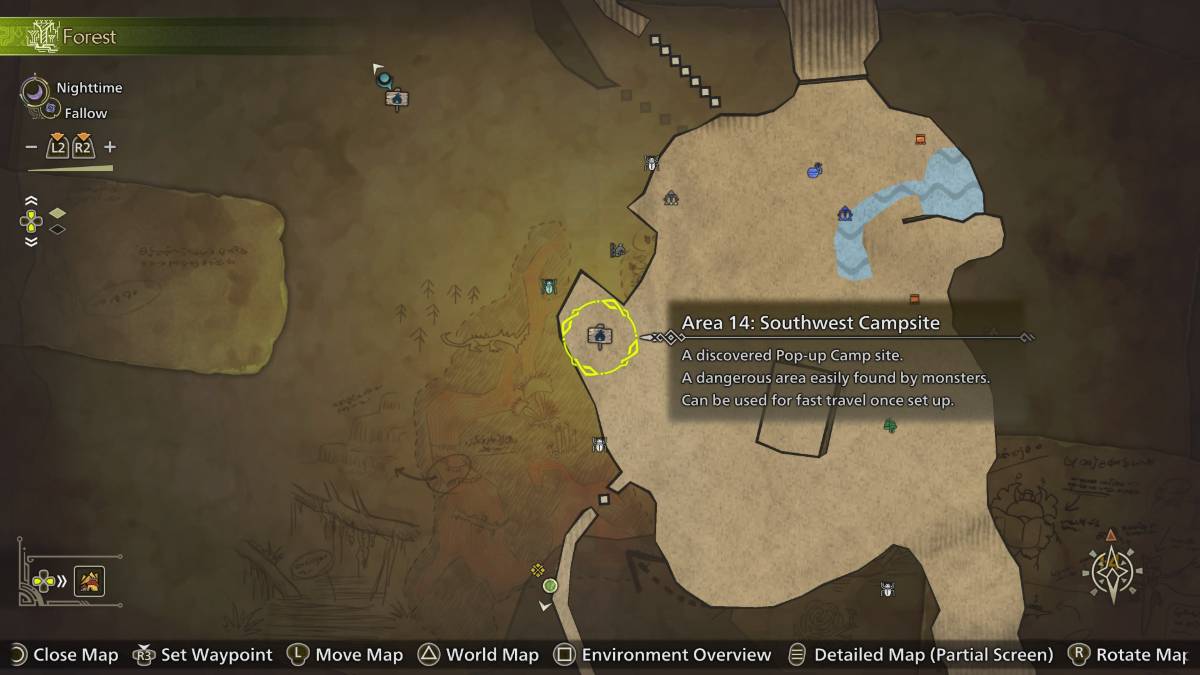Viewport: 1200px width, 675px height.
Task: Select the blue round item marker
Action: pyautogui.click(x=814, y=171)
